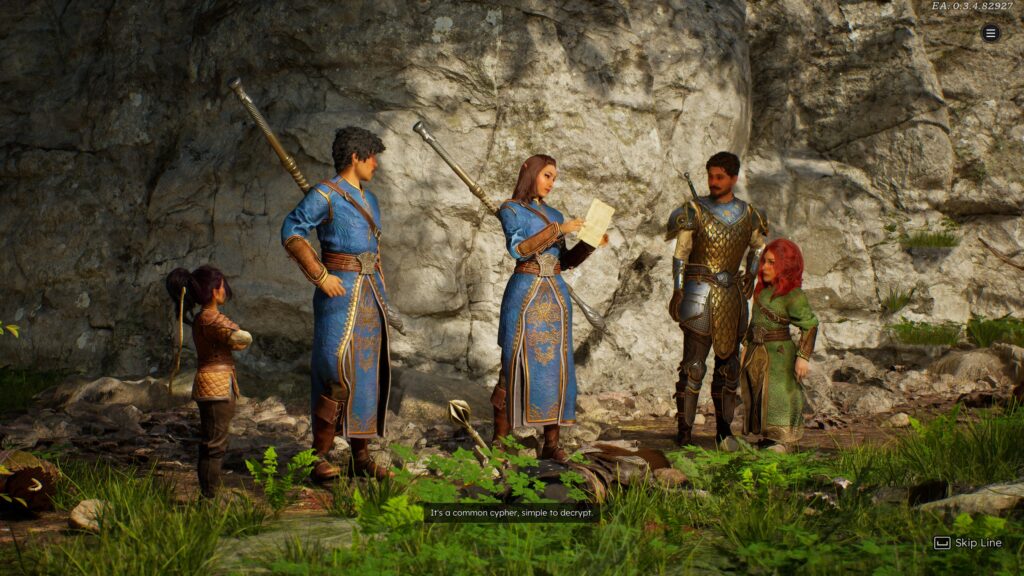
Task: Open the hamburger menu icon
Action: click(990, 33)
